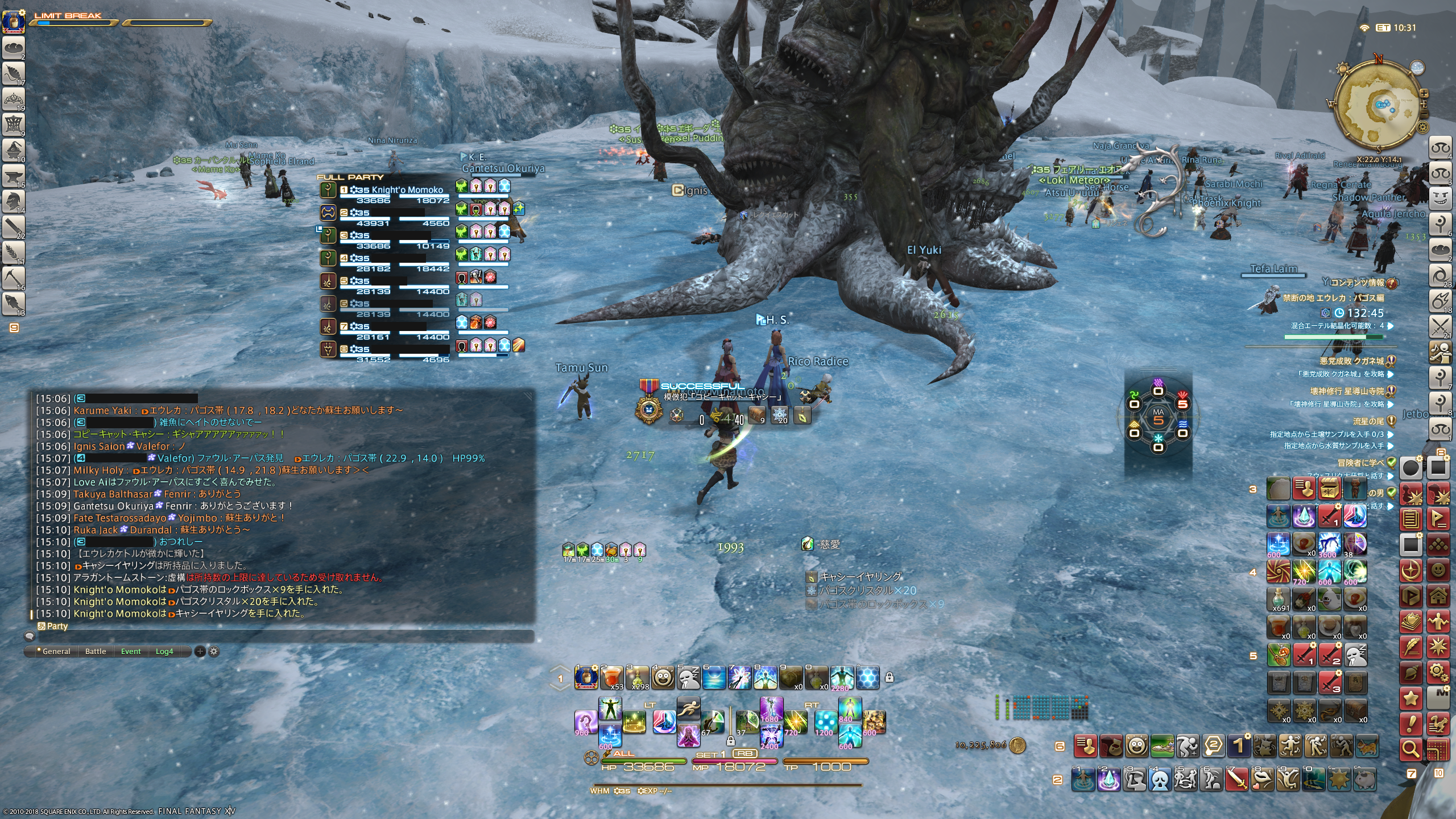Switch to the General chat tab

tap(56, 651)
